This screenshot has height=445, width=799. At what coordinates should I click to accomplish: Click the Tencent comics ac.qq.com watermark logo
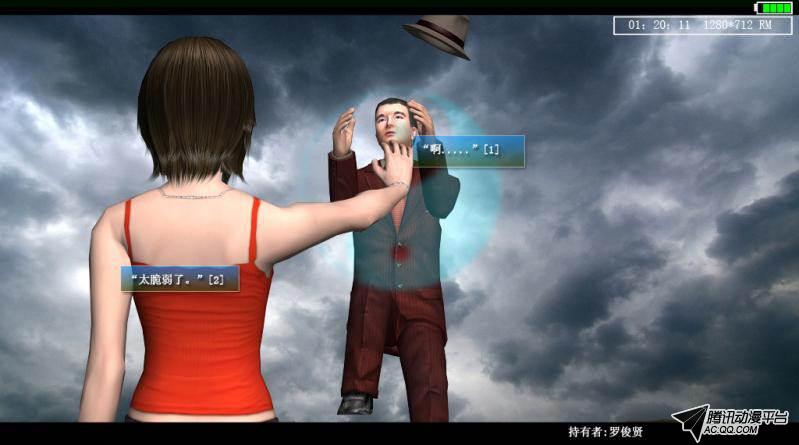click(x=731, y=424)
